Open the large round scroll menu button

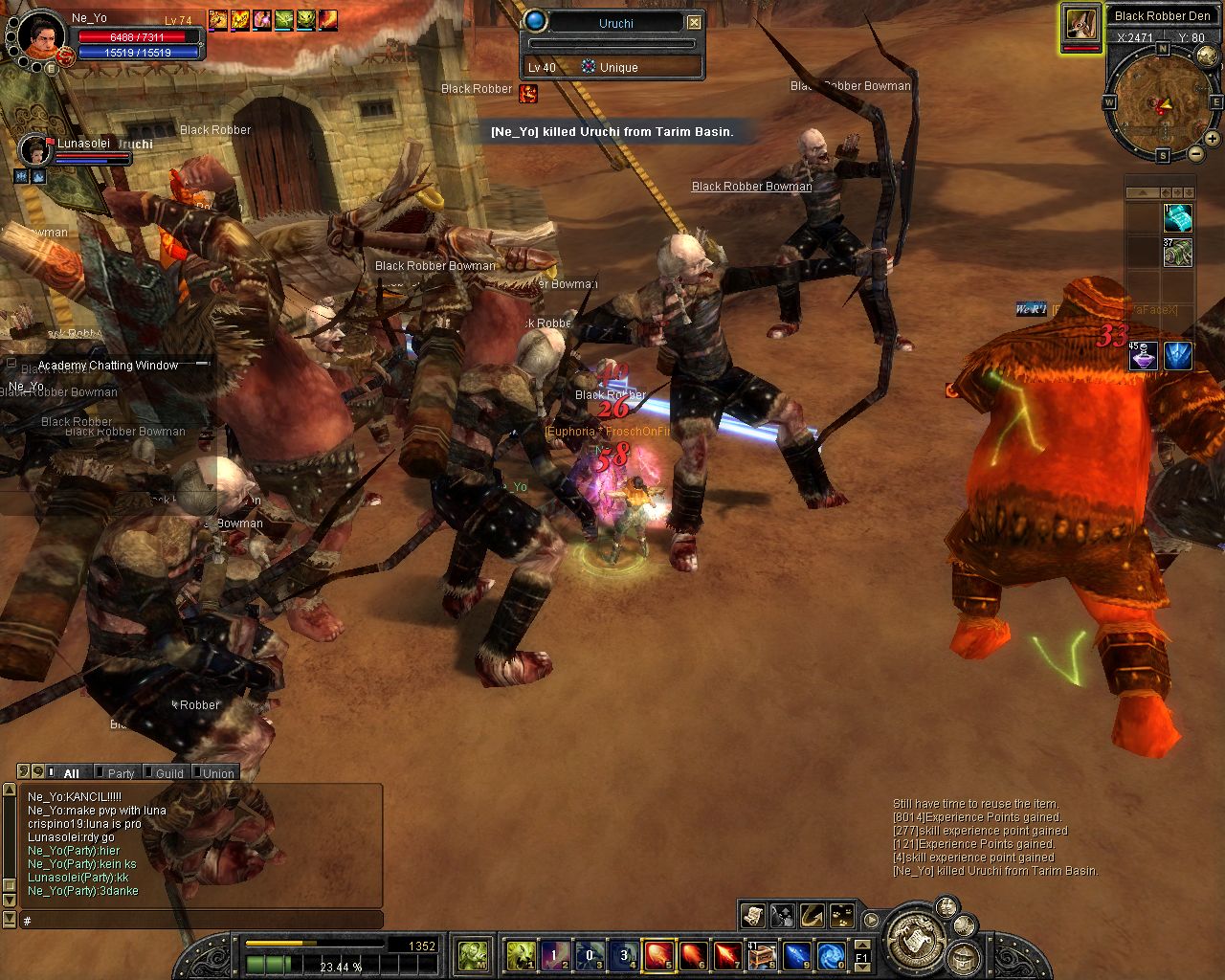[912, 939]
